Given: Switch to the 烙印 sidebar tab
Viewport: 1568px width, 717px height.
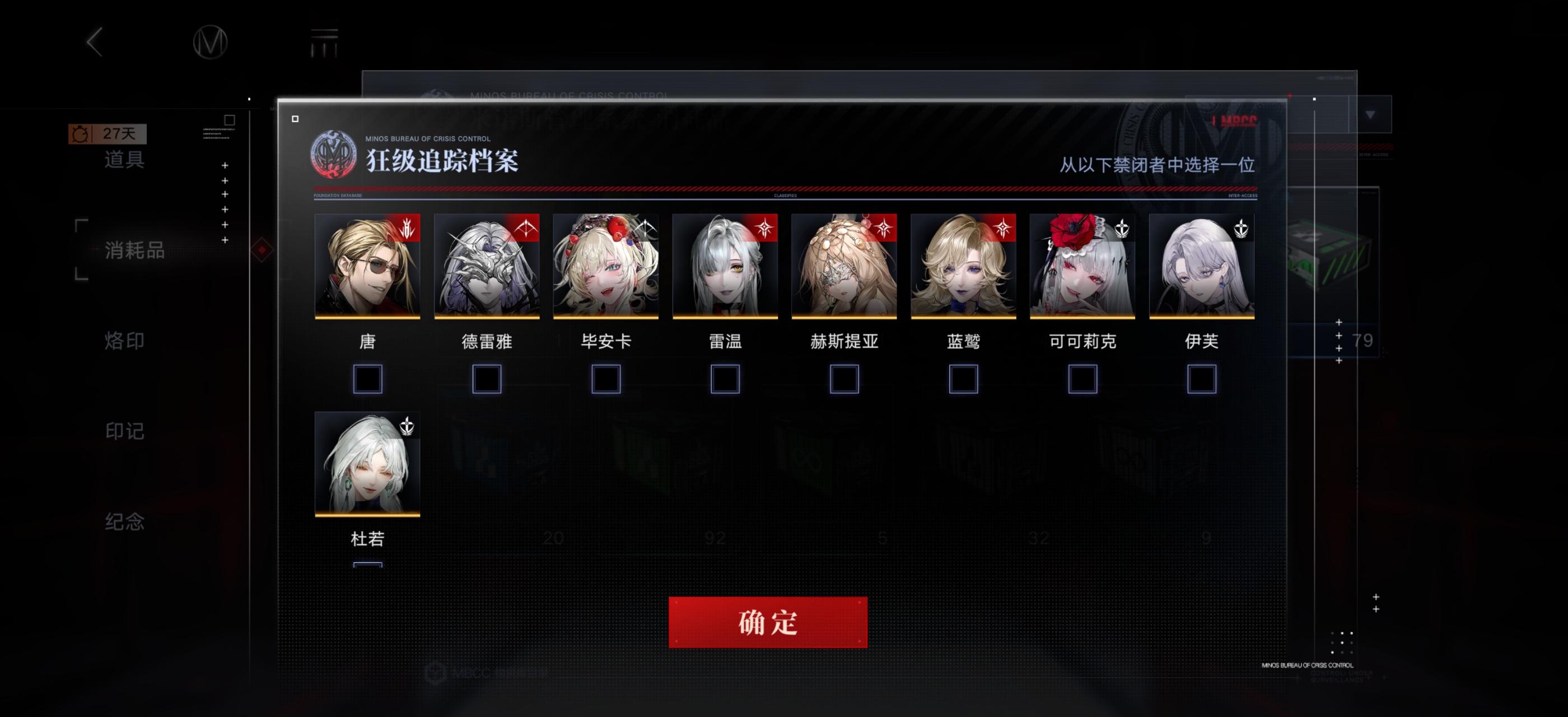Looking at the screenshot, I should [x=124, y=341].
